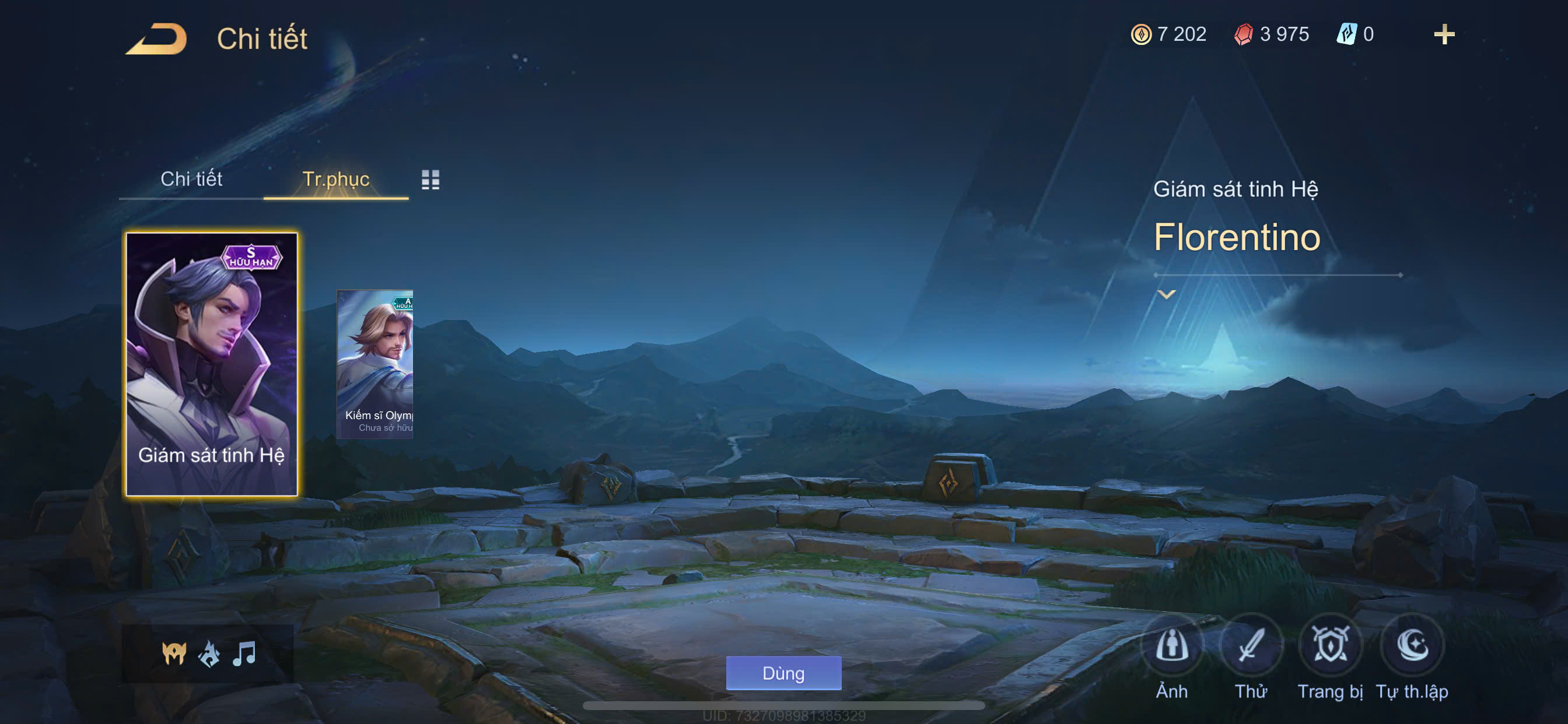Click the blue voucher currency icon
Image resolution: width=1568 pixels, height=724 pixels.
click(1346, 34)
